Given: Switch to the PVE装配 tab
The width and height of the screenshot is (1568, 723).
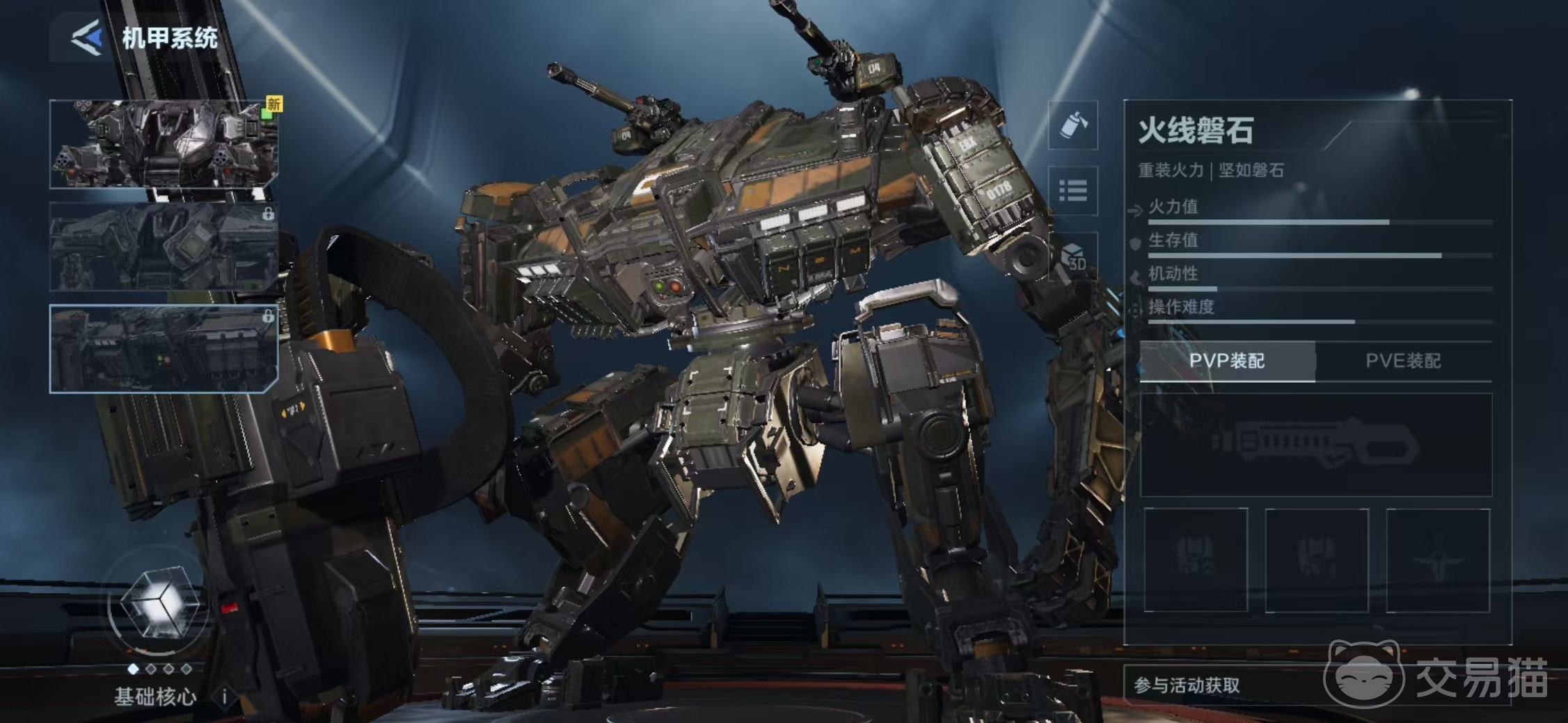Looking at the screenshot, I should 1403,360.
